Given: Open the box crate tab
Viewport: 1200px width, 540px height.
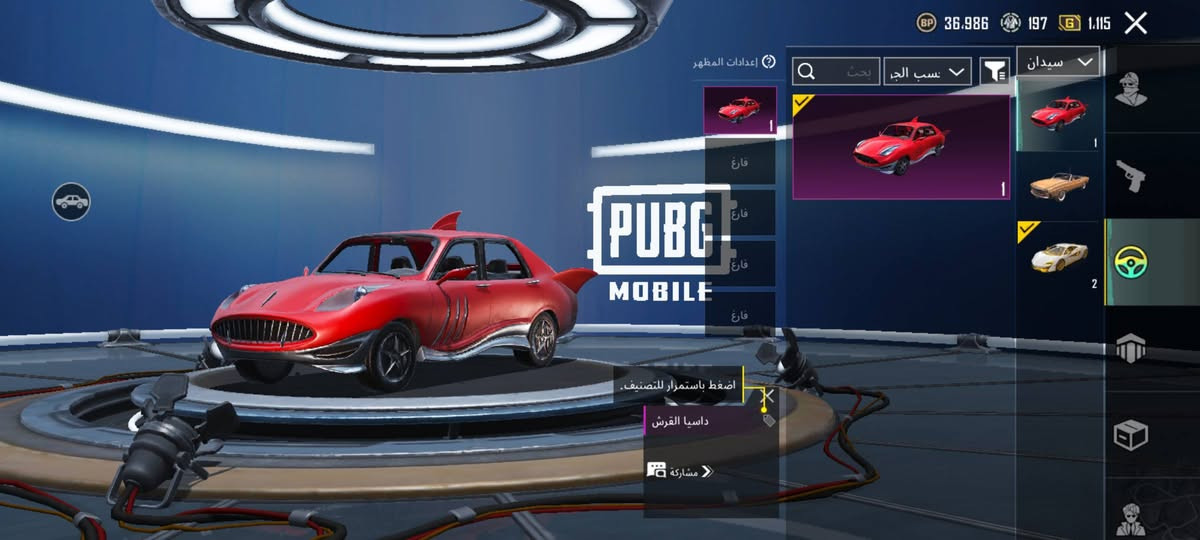Looking at the screenshot, I should [x=1131, y=436].
